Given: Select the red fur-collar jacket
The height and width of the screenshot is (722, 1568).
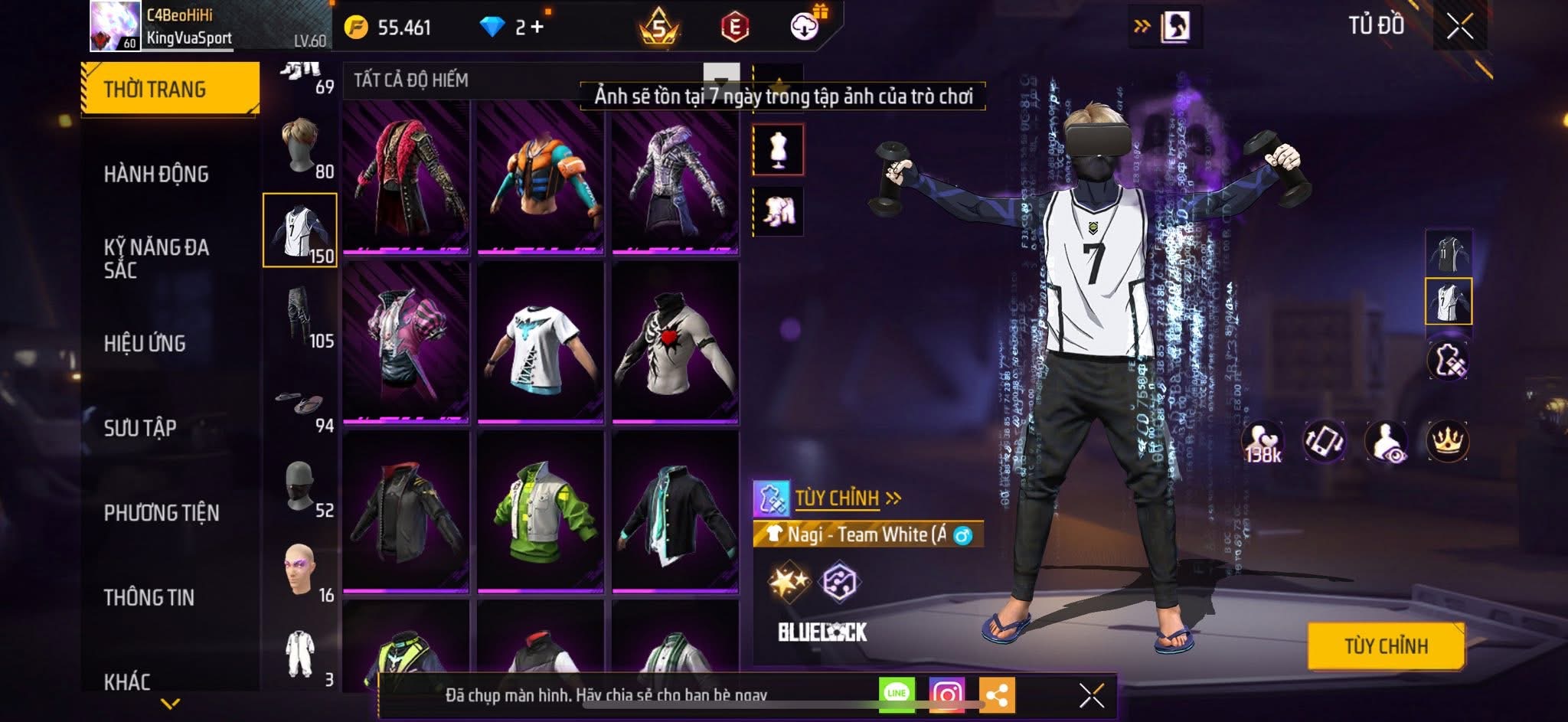Looking at the screenshot, I should pyautogui.click(x=407, y=176).
